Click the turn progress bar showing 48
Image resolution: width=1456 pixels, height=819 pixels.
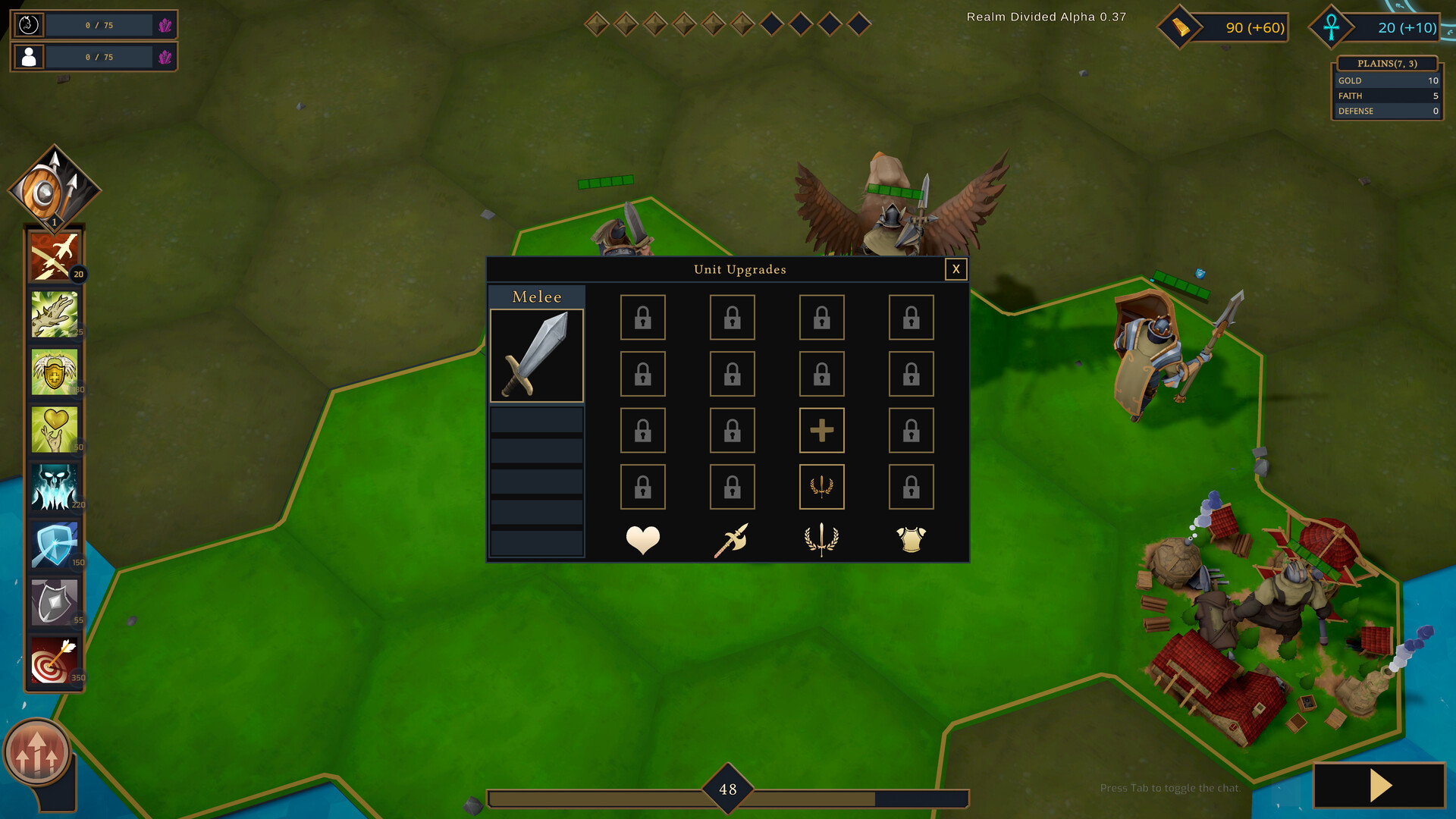(728, 789)
